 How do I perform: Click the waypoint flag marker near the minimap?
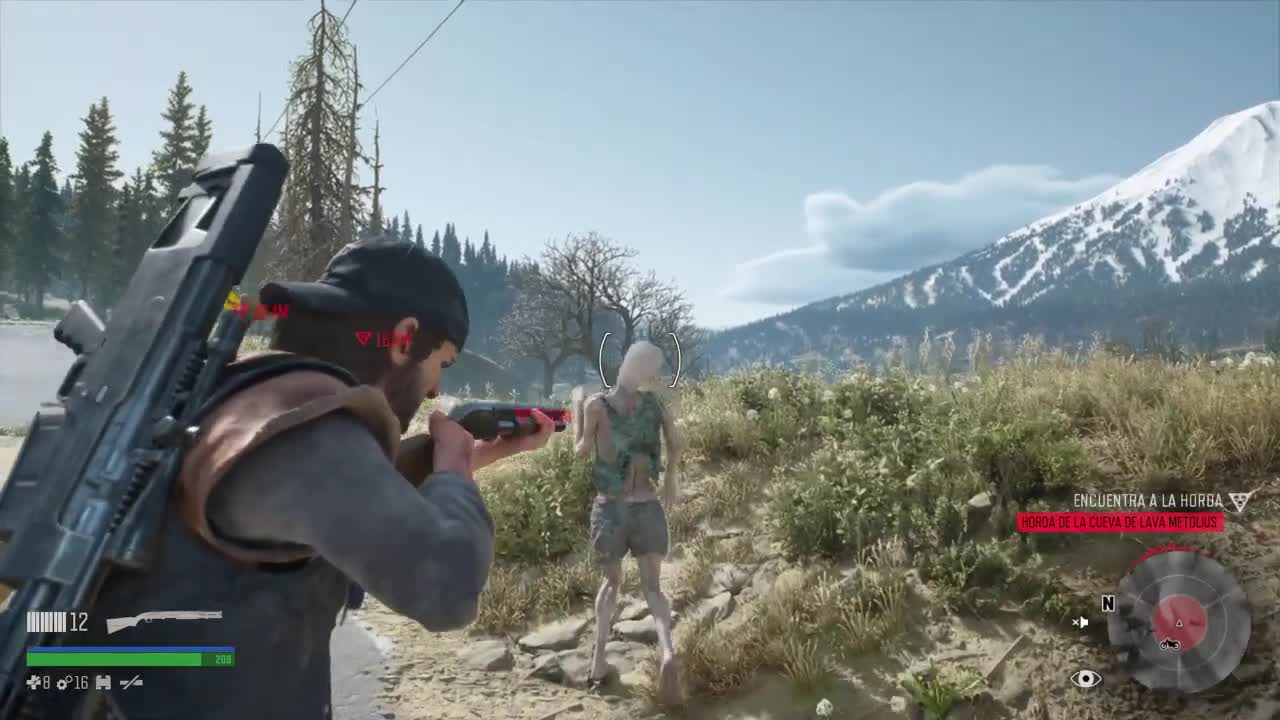click(1082, 622)
